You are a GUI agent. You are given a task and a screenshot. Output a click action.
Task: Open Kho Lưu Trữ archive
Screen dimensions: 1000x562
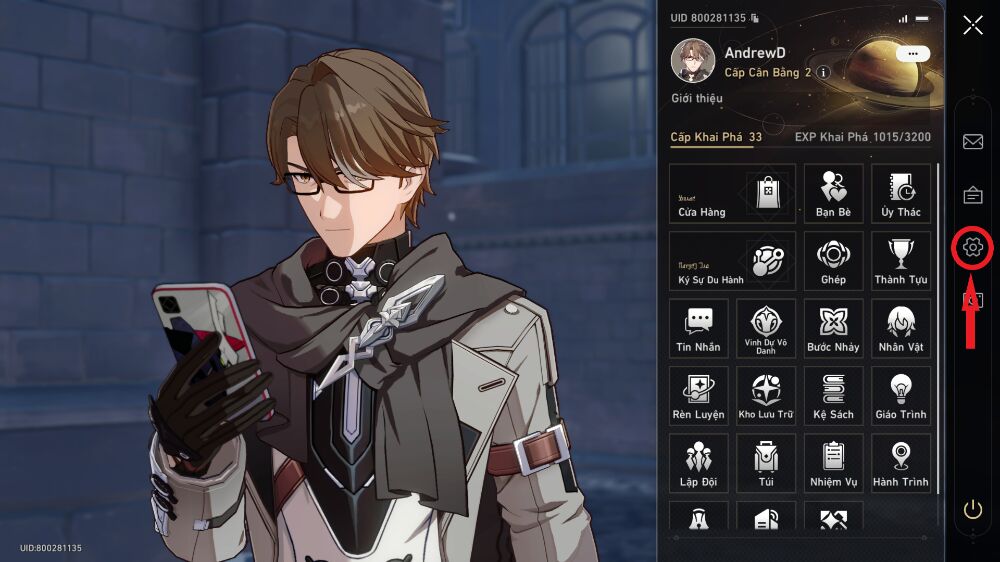(766, 396)
